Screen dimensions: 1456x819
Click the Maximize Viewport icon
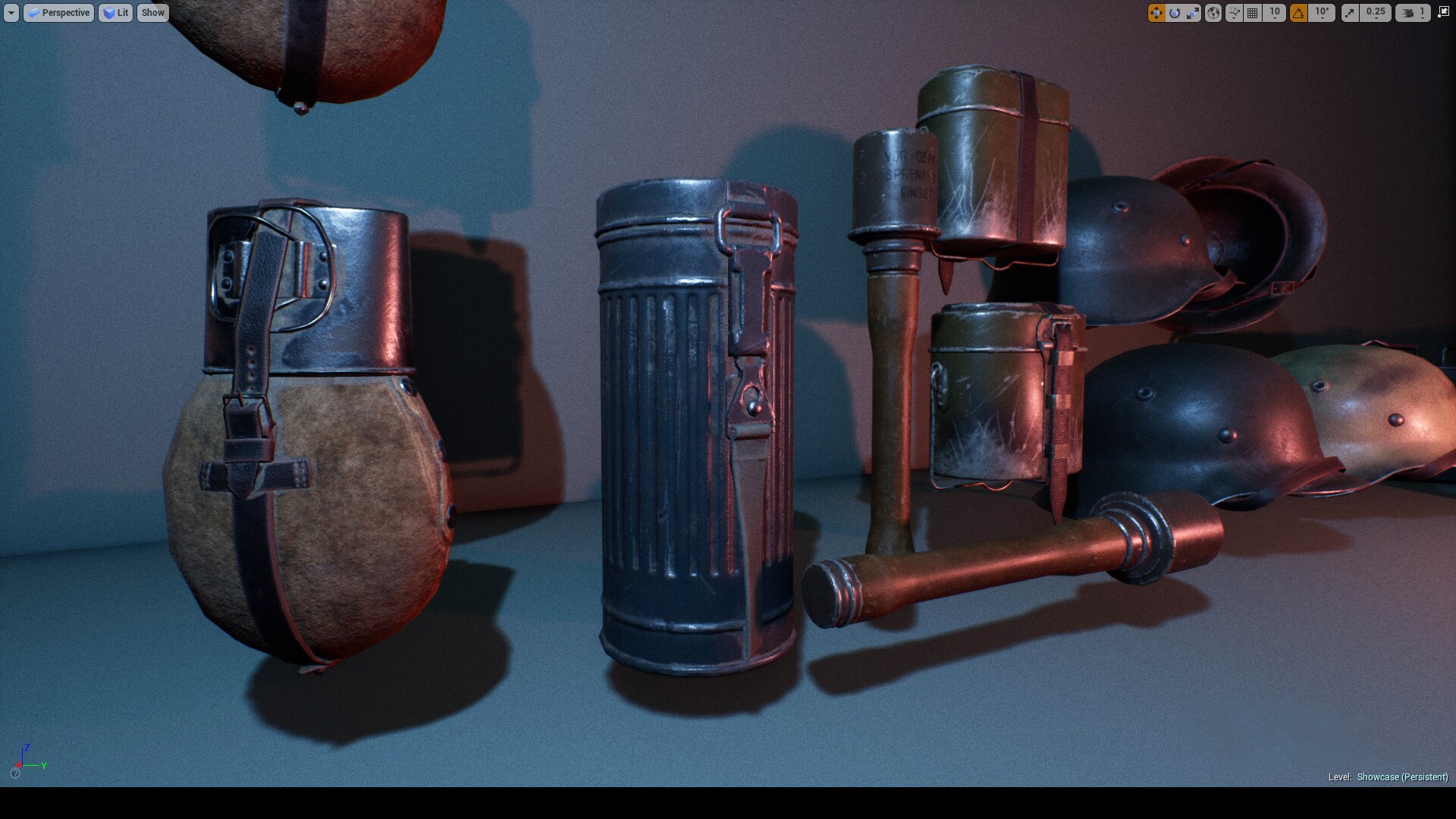[1445, 12]
